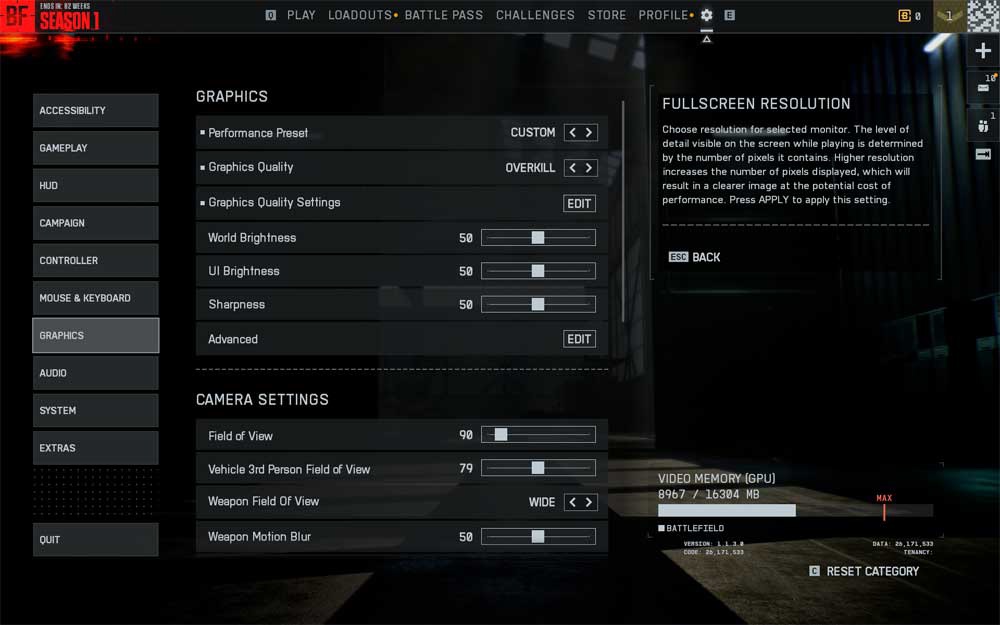Click the Quit button
Viewport: 1000px width, 625px height.
pyautogui.click(x=95, y=540)
